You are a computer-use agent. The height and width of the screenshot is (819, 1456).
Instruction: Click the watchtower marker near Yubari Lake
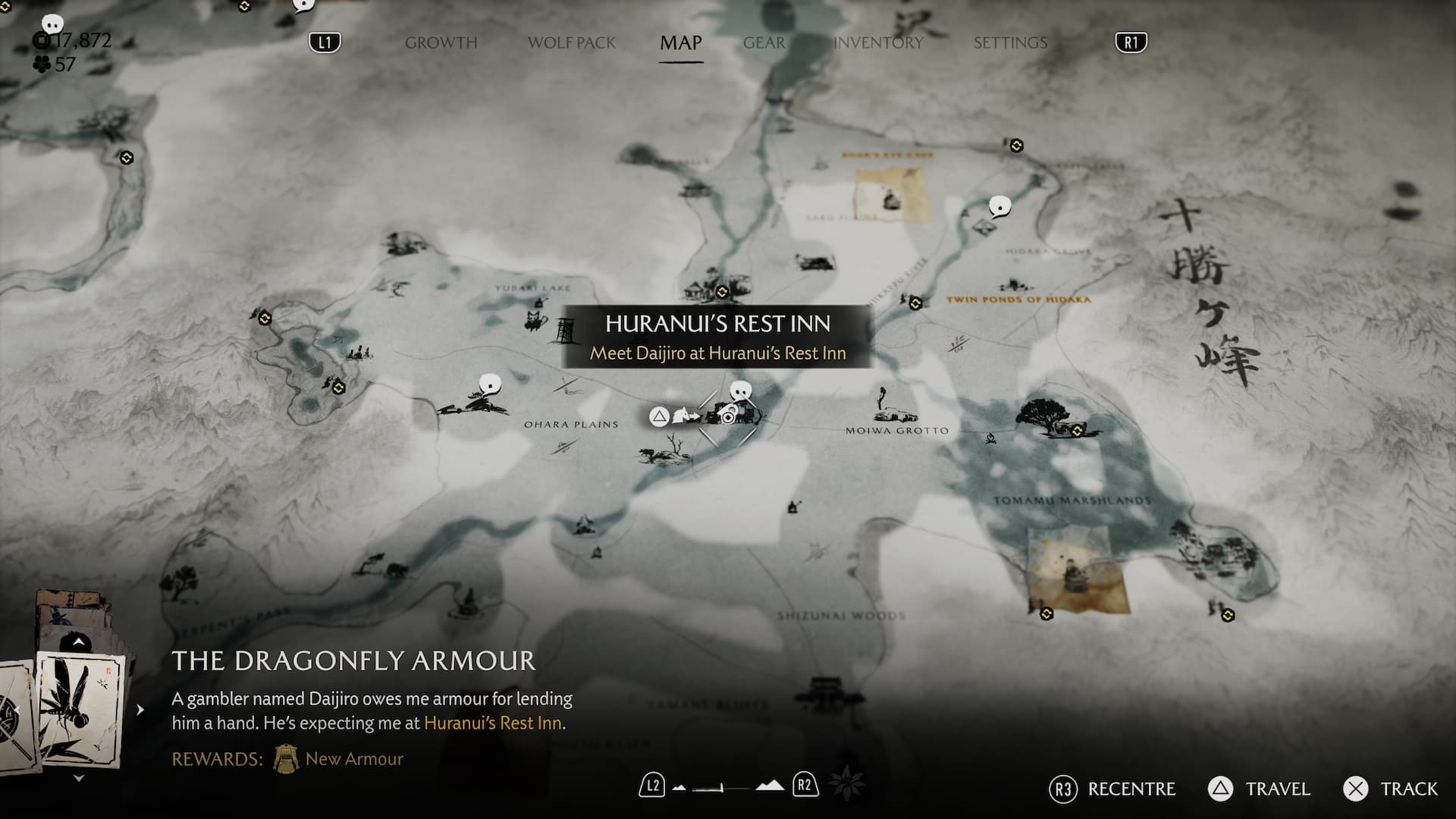point(564,331)
